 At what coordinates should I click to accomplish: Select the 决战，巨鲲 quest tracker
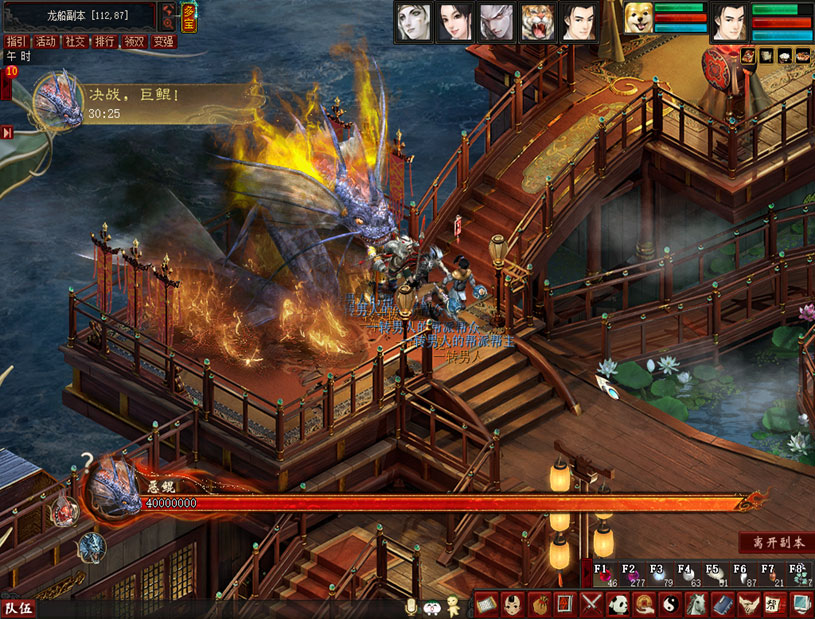point(132,96)
